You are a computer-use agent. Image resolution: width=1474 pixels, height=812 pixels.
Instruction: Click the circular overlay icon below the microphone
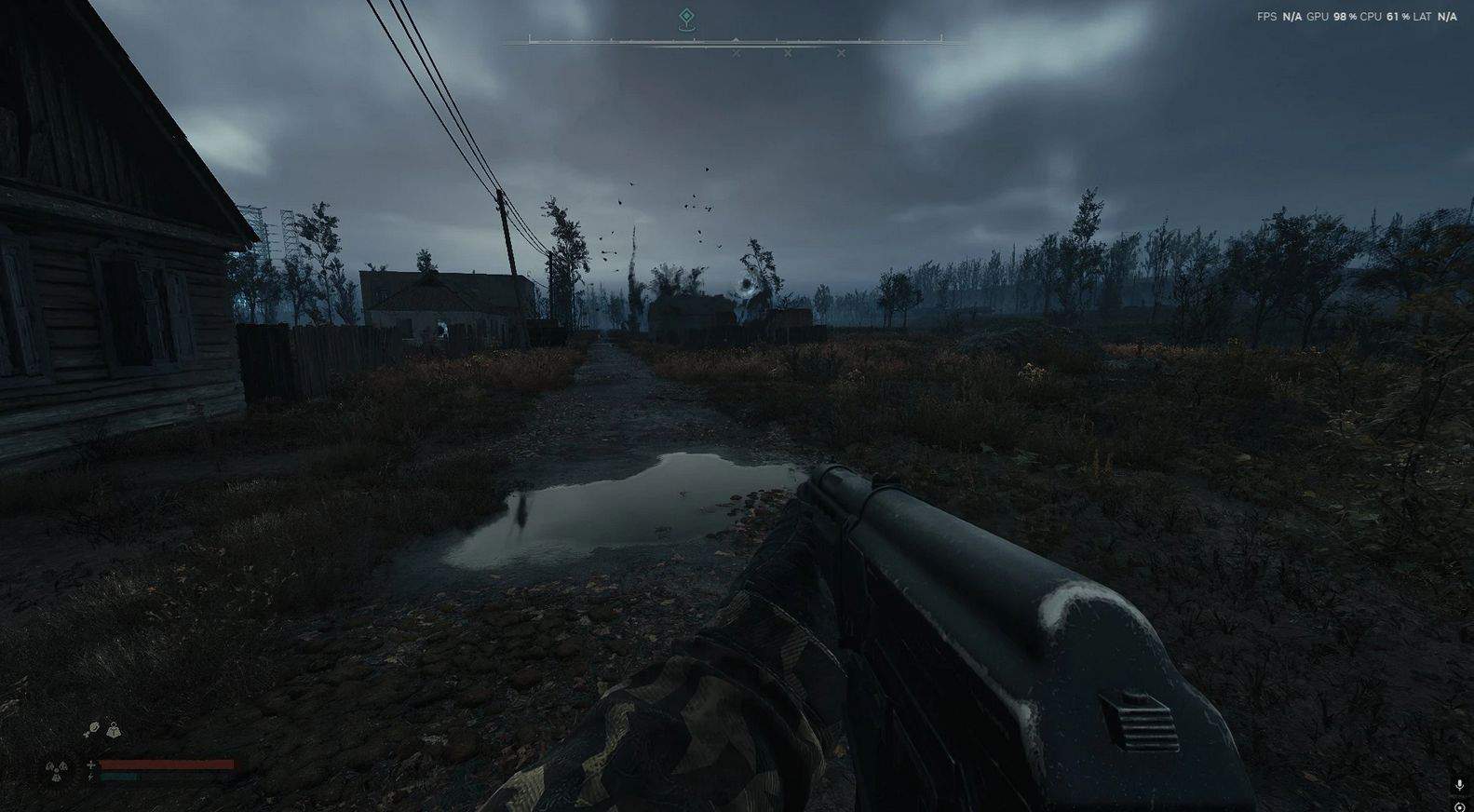click(1458, 806)
